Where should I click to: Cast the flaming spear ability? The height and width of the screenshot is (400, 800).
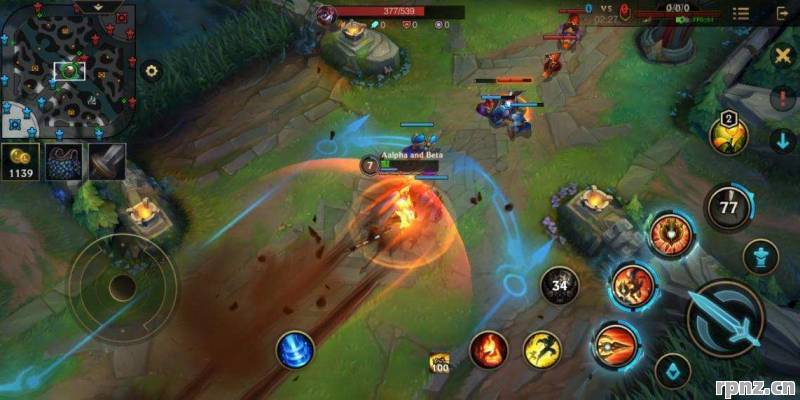[615, 346]
